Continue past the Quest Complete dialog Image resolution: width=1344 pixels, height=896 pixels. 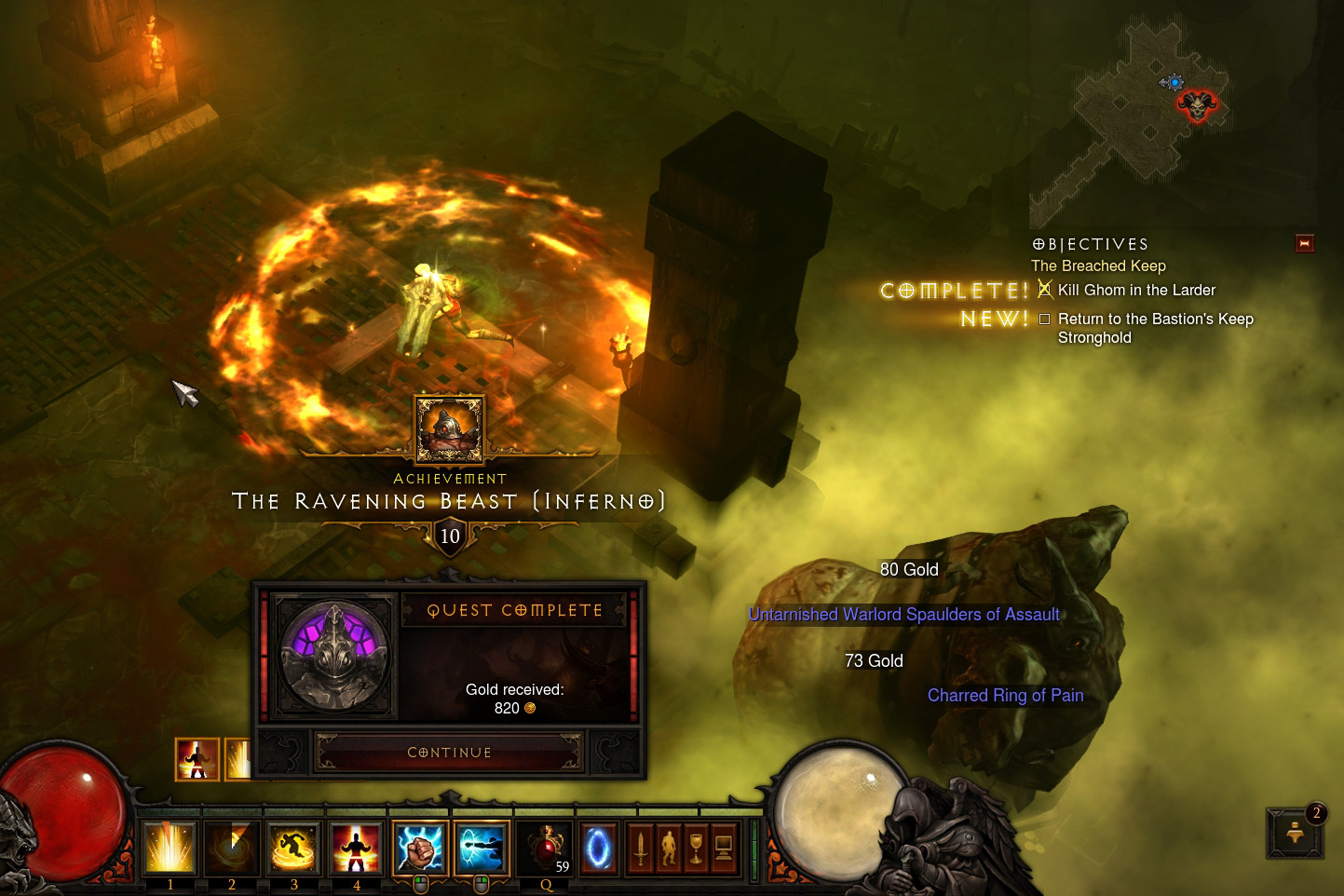point(449,752)
